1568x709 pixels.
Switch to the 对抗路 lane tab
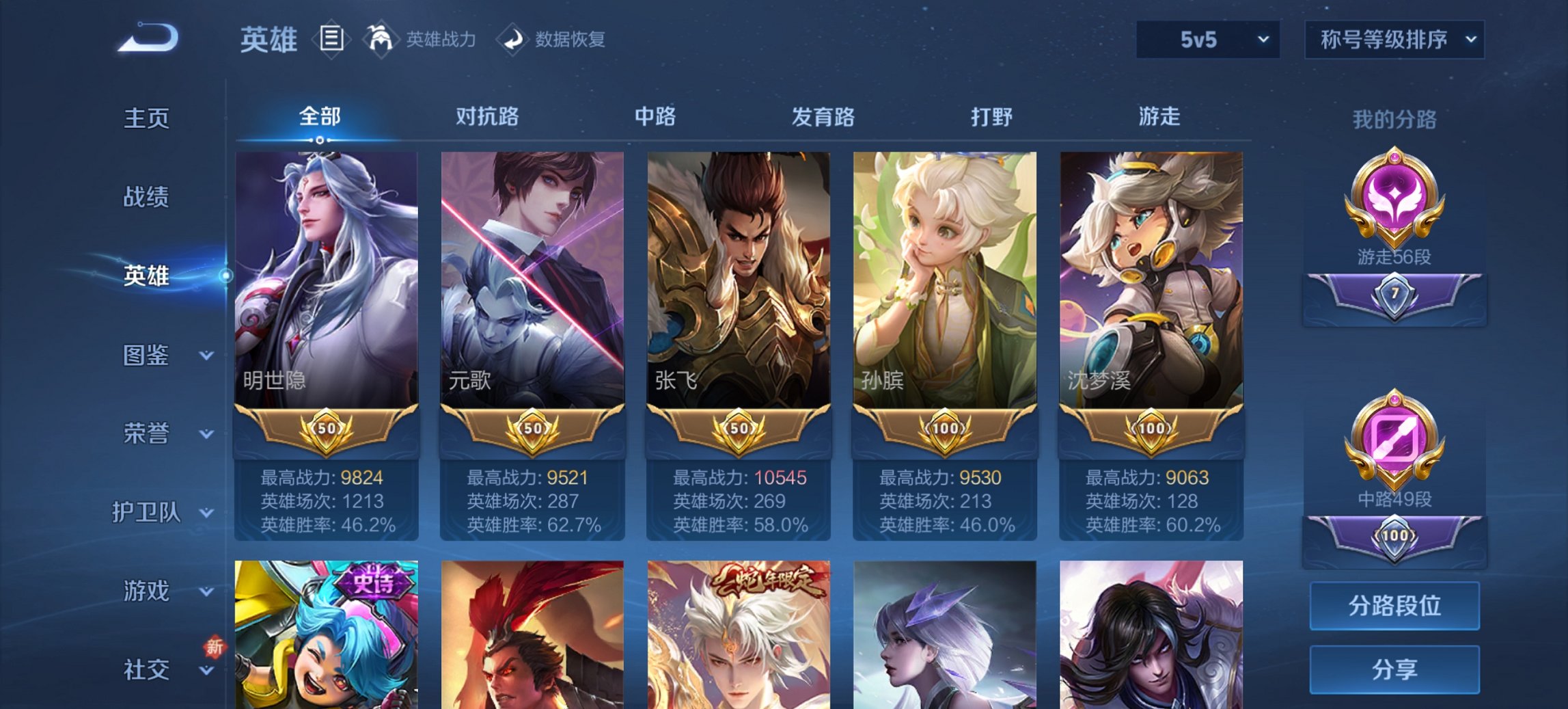pos(487,116)
